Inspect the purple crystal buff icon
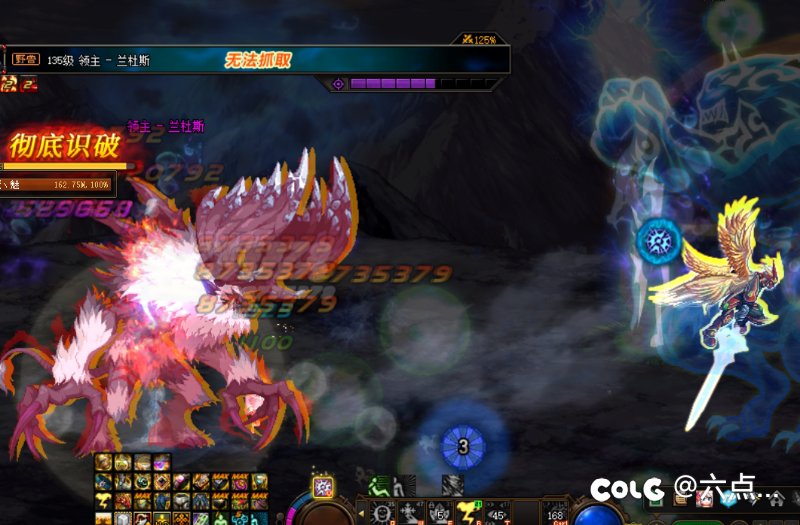800x525 pixels. click(x=161, y=462)
